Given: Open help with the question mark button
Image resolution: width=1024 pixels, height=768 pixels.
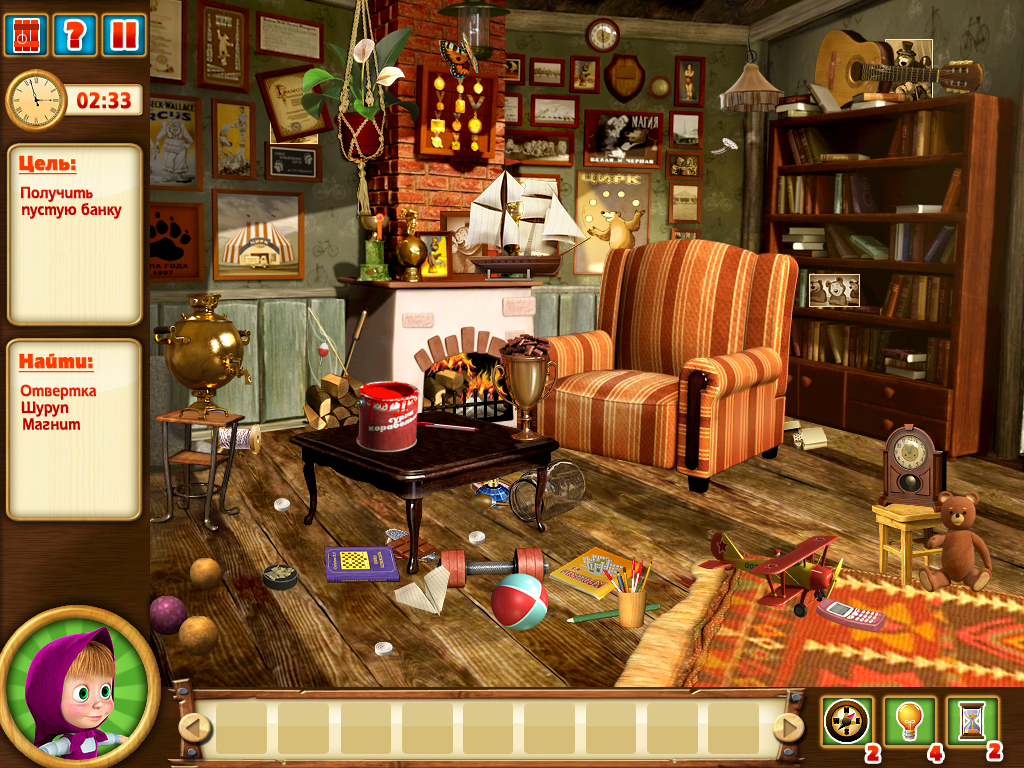Looking at the screenshot, I should [x=74, y=35].
